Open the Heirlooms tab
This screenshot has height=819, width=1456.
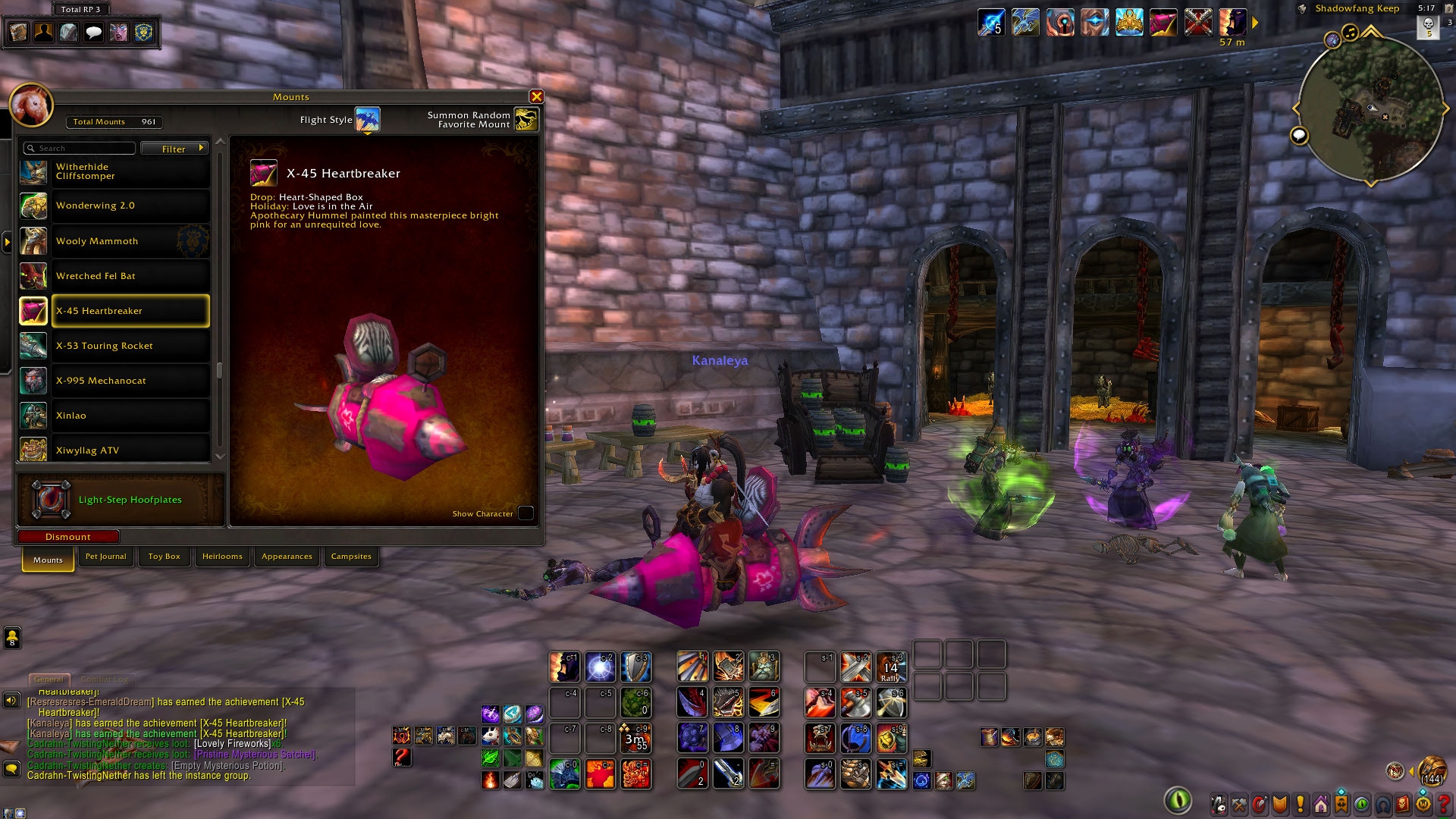[x=222, y=557]
